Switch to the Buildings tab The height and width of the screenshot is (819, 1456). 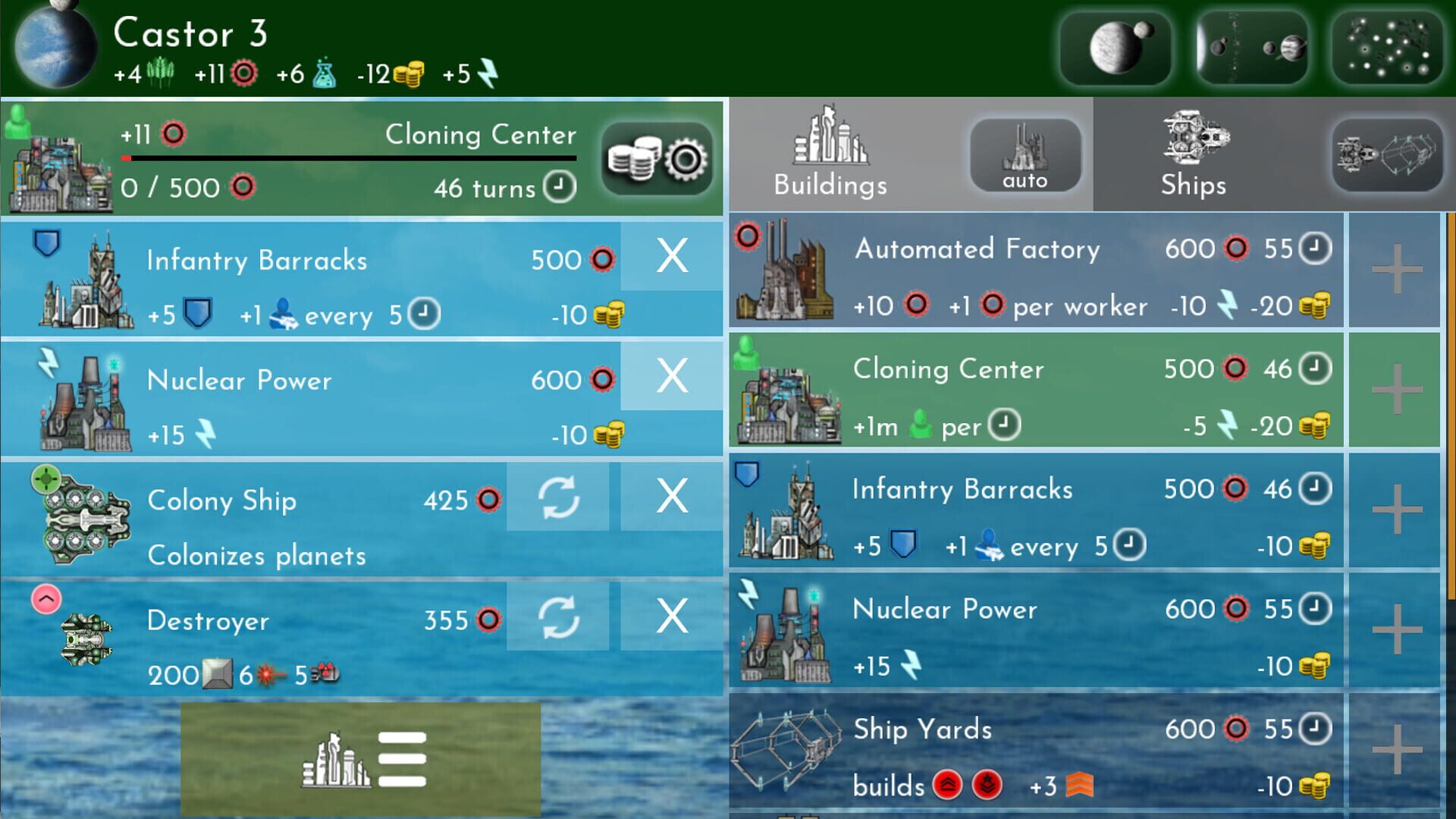tap(830, 155)
